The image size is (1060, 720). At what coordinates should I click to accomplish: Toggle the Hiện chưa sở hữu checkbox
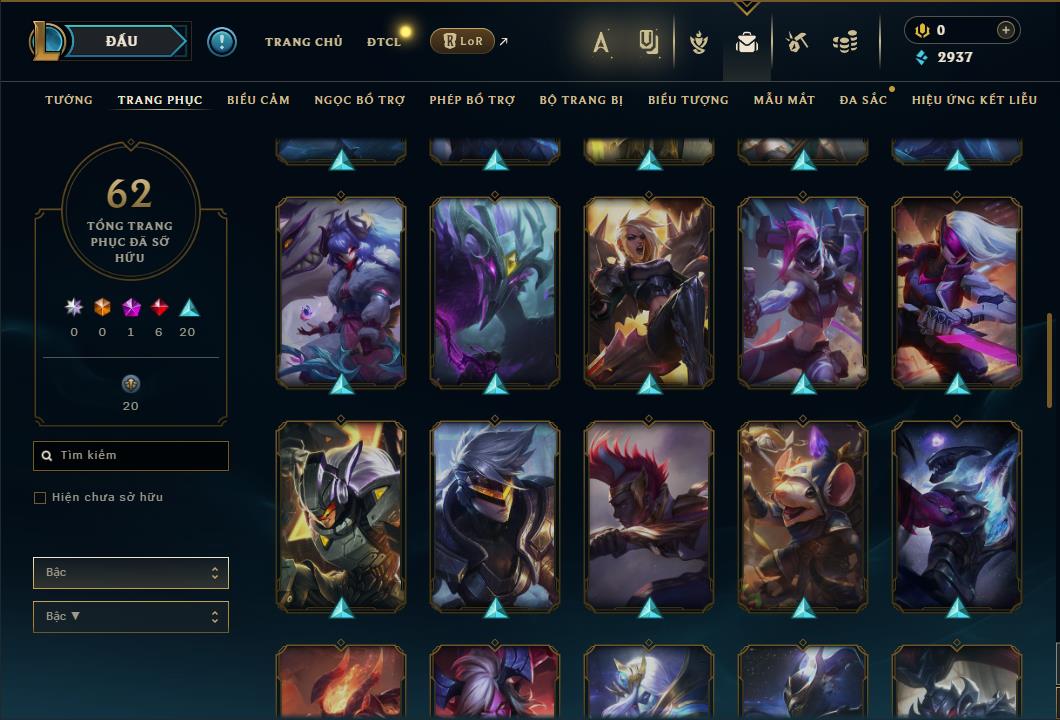pyautogui.click(x=40, y=498)
